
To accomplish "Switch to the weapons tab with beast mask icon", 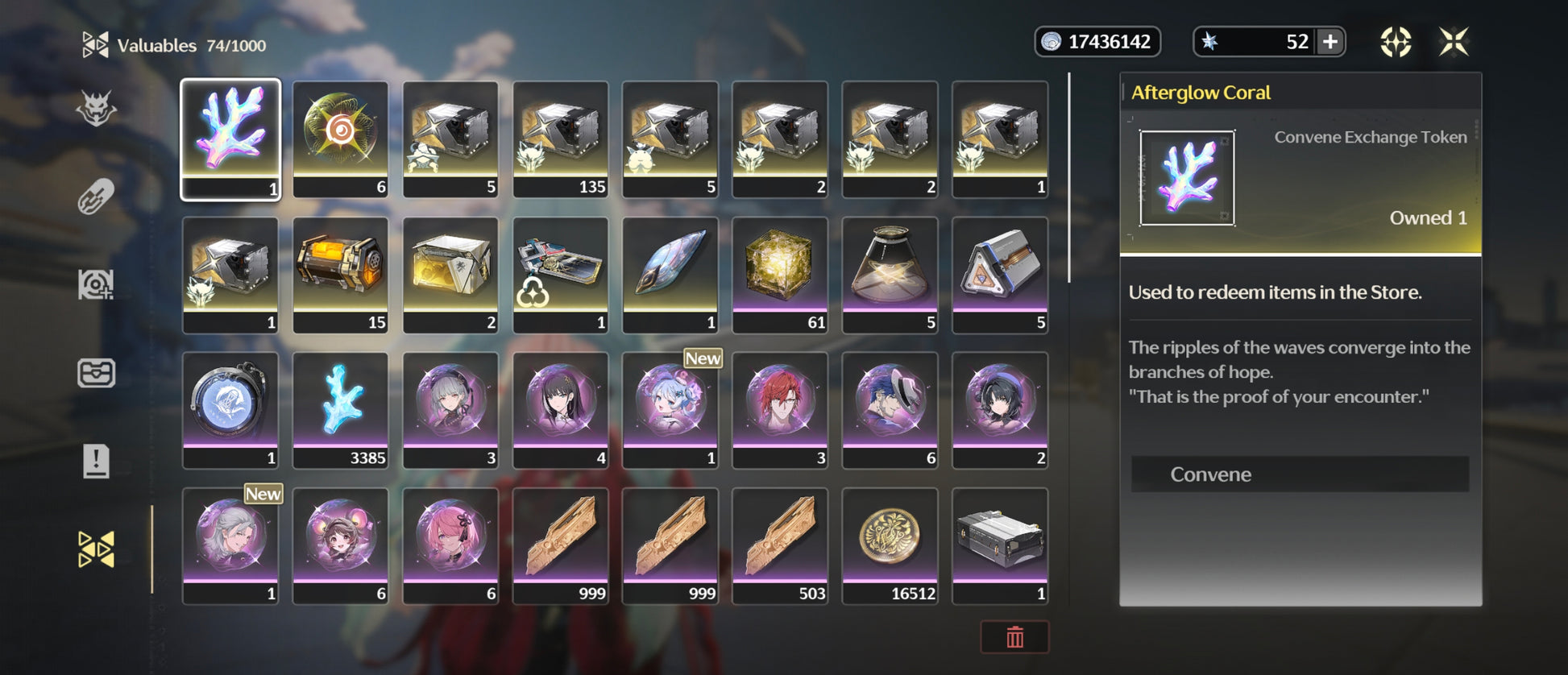I will click(96, 109).
